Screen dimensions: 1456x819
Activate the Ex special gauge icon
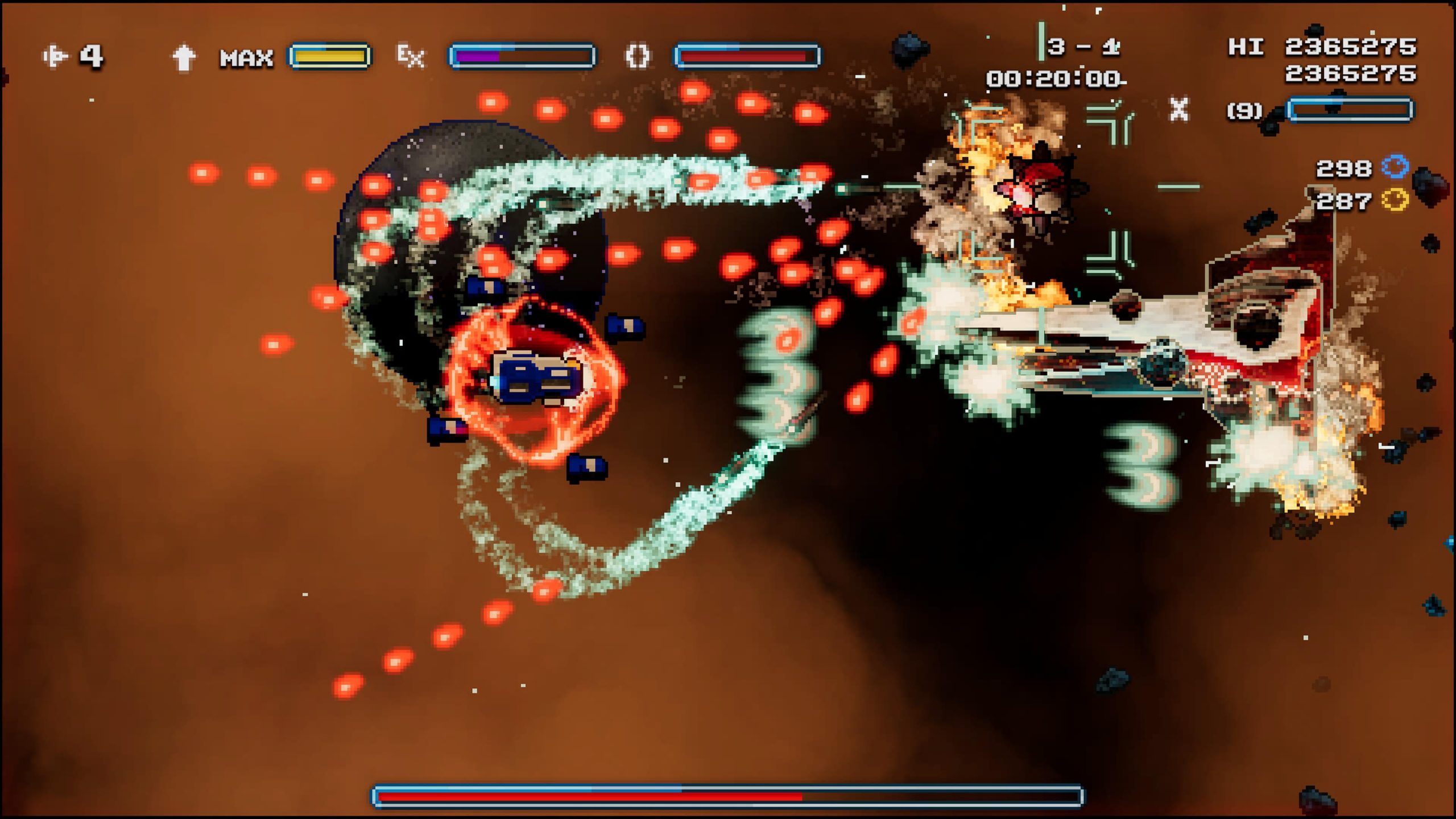tap(411, 56)
